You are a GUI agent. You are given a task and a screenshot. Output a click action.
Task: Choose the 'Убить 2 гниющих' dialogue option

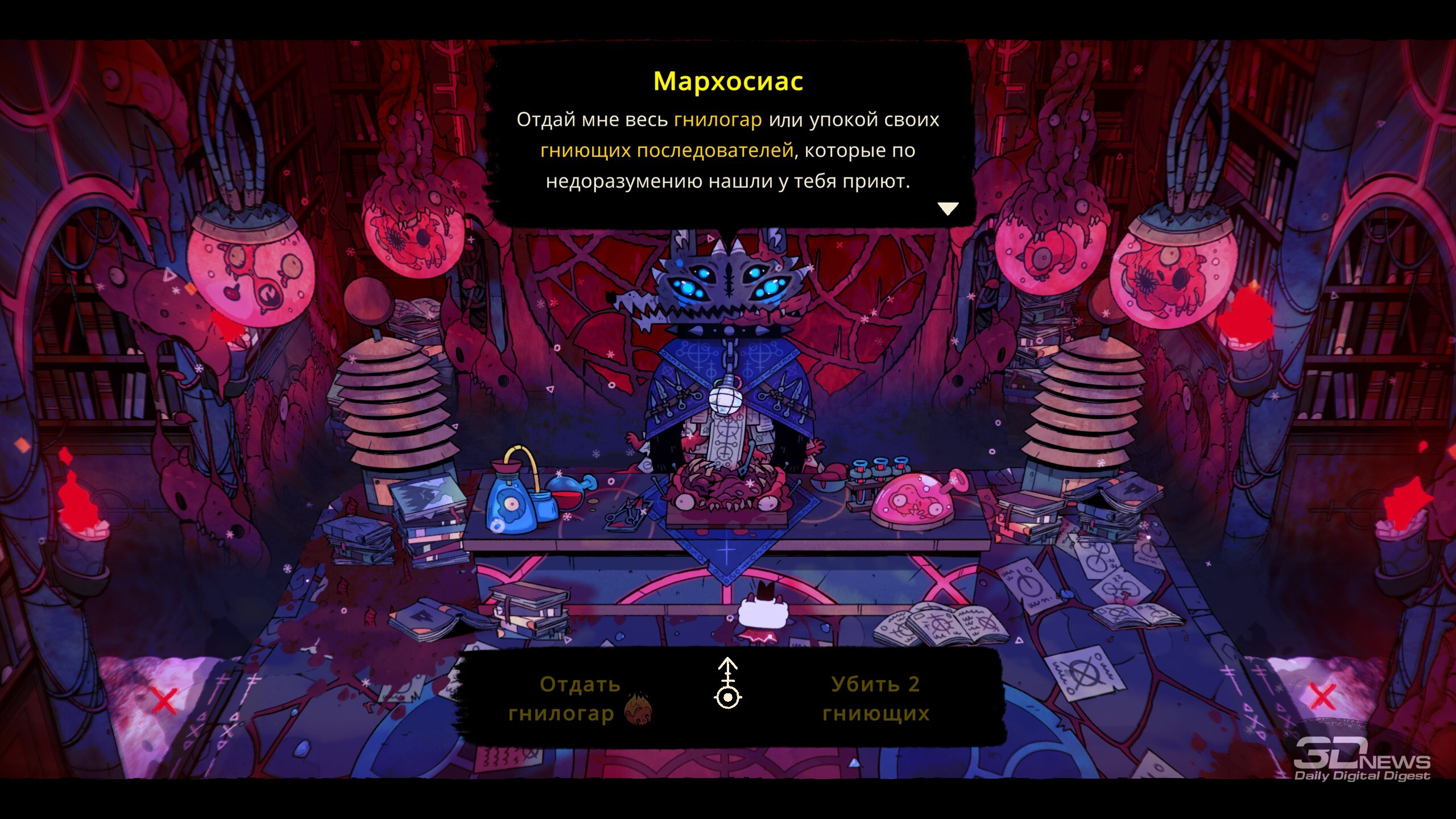tap(875, 698)
